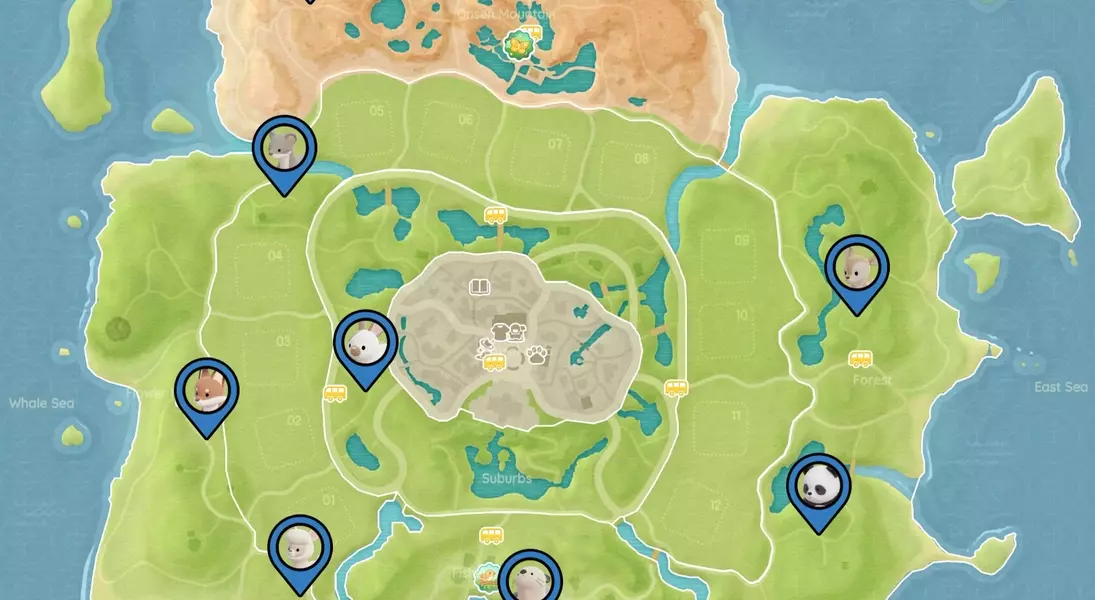Choose the bus stop beside the fox pin
Screen dimensions: 1095x600
[335, 394]
